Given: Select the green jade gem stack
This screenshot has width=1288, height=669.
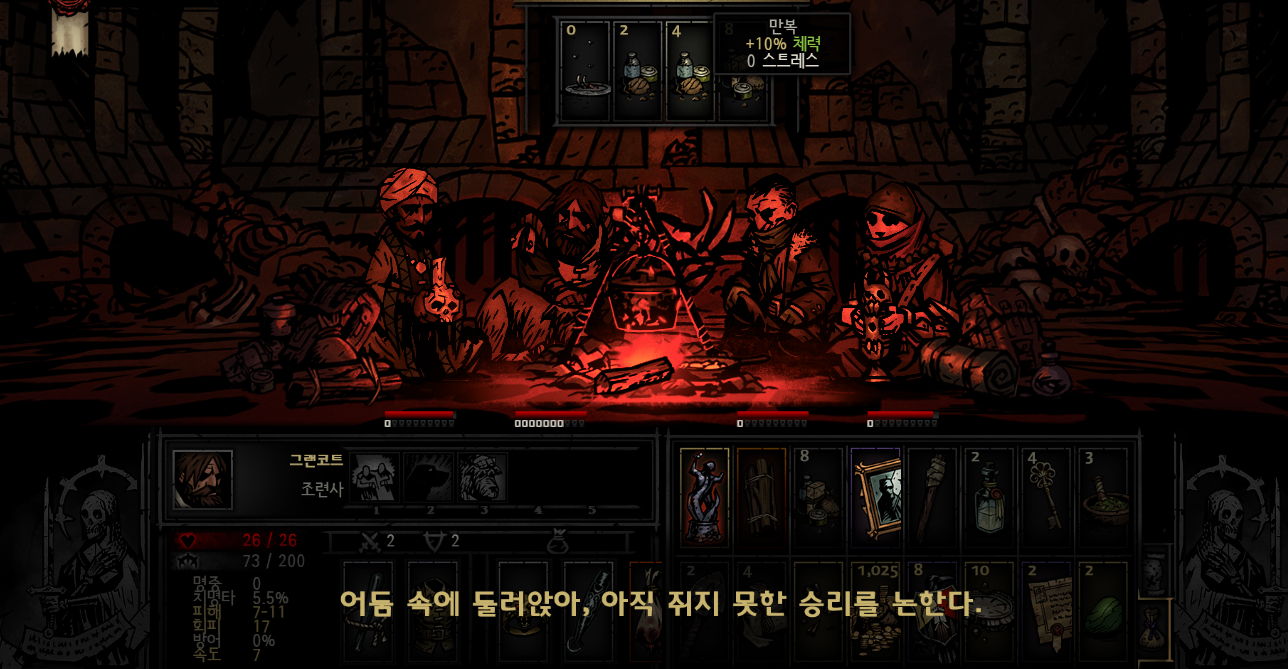Looking at the screenshot, I should 1103,610.
